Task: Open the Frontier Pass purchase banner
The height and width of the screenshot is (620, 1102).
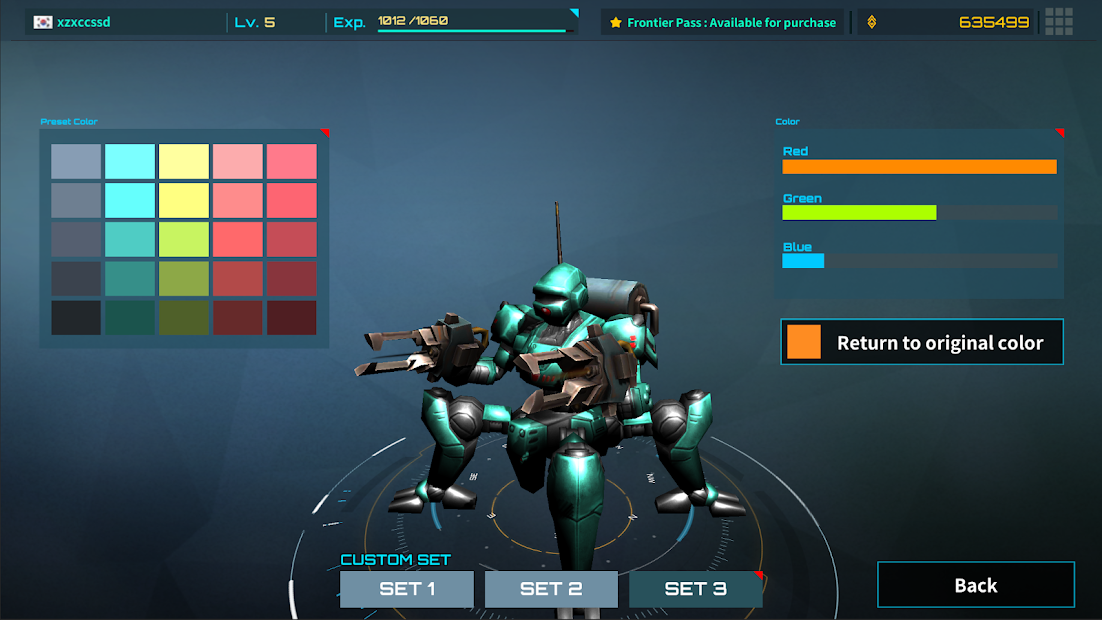Action: (x=723, y=22)
